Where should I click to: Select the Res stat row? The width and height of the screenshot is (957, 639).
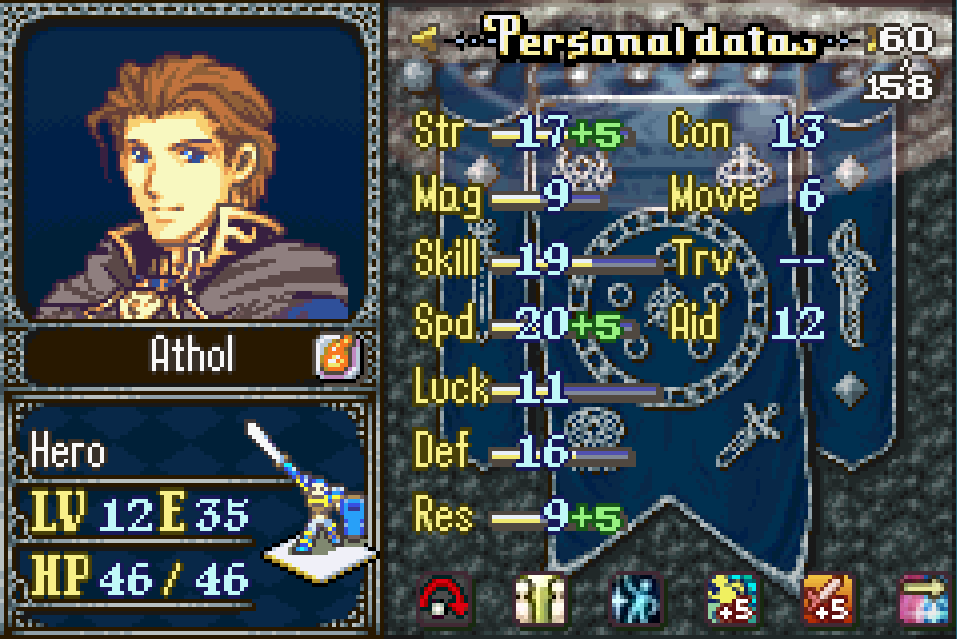520,517
